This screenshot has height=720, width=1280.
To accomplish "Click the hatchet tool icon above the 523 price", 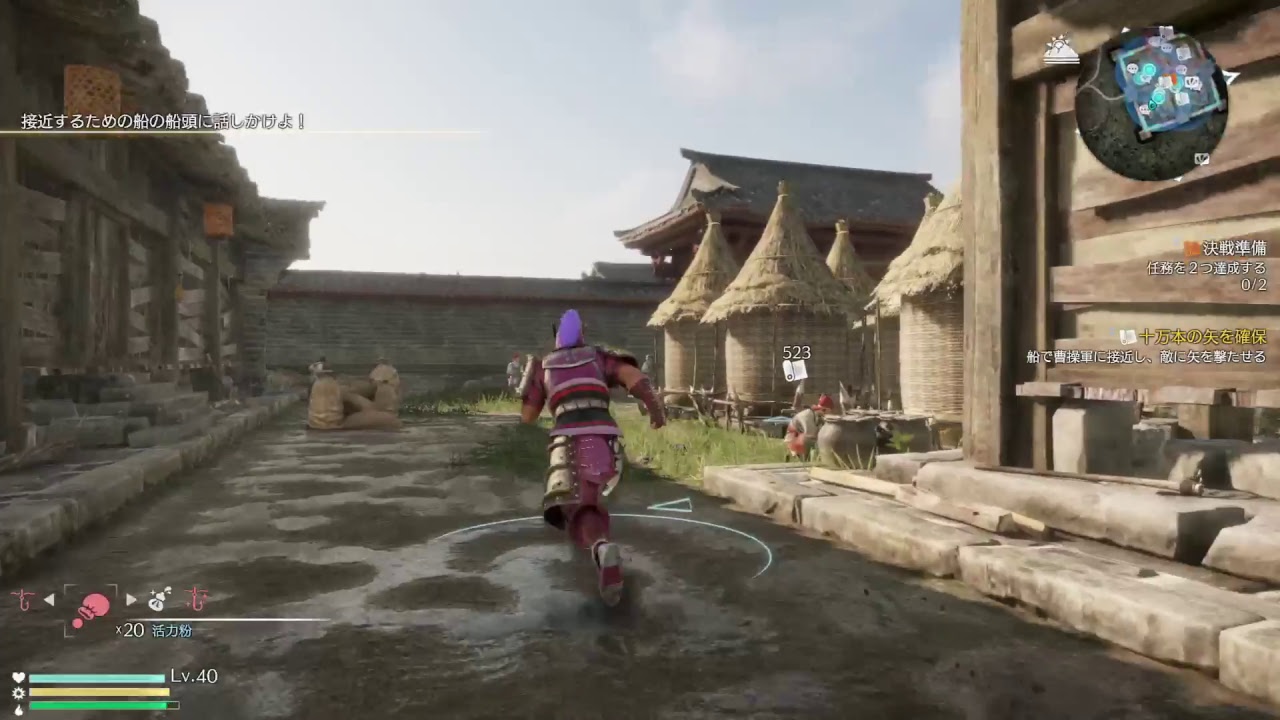I will (792, 372).
